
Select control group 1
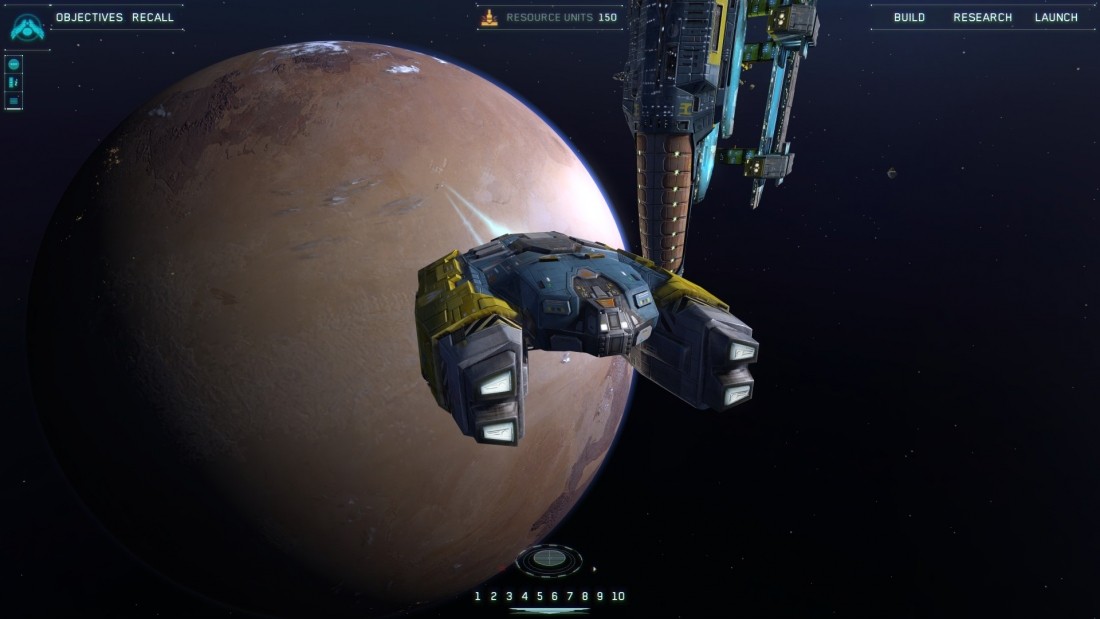pos(478,596)
